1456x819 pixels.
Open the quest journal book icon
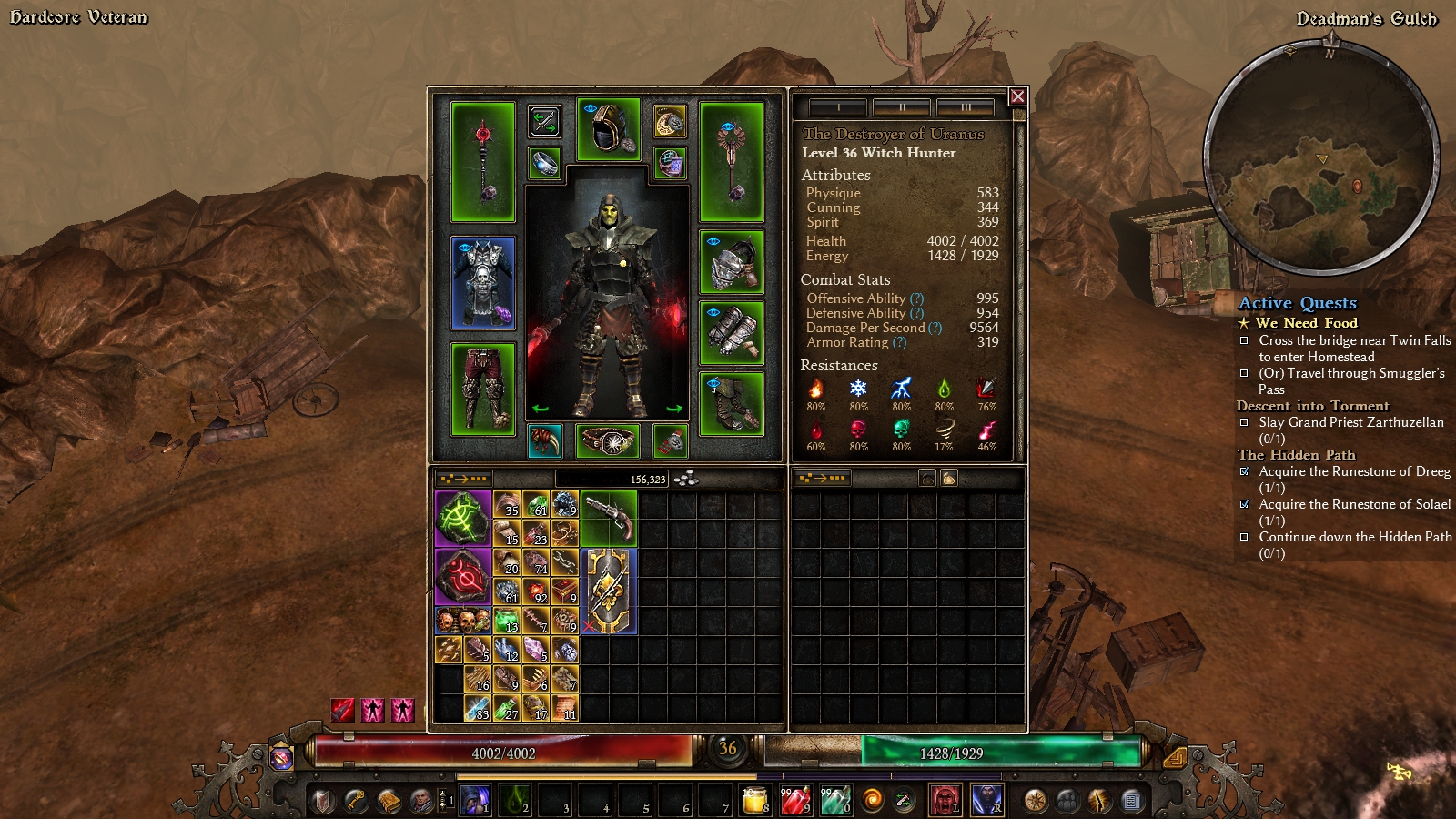(x=389, y=801)
